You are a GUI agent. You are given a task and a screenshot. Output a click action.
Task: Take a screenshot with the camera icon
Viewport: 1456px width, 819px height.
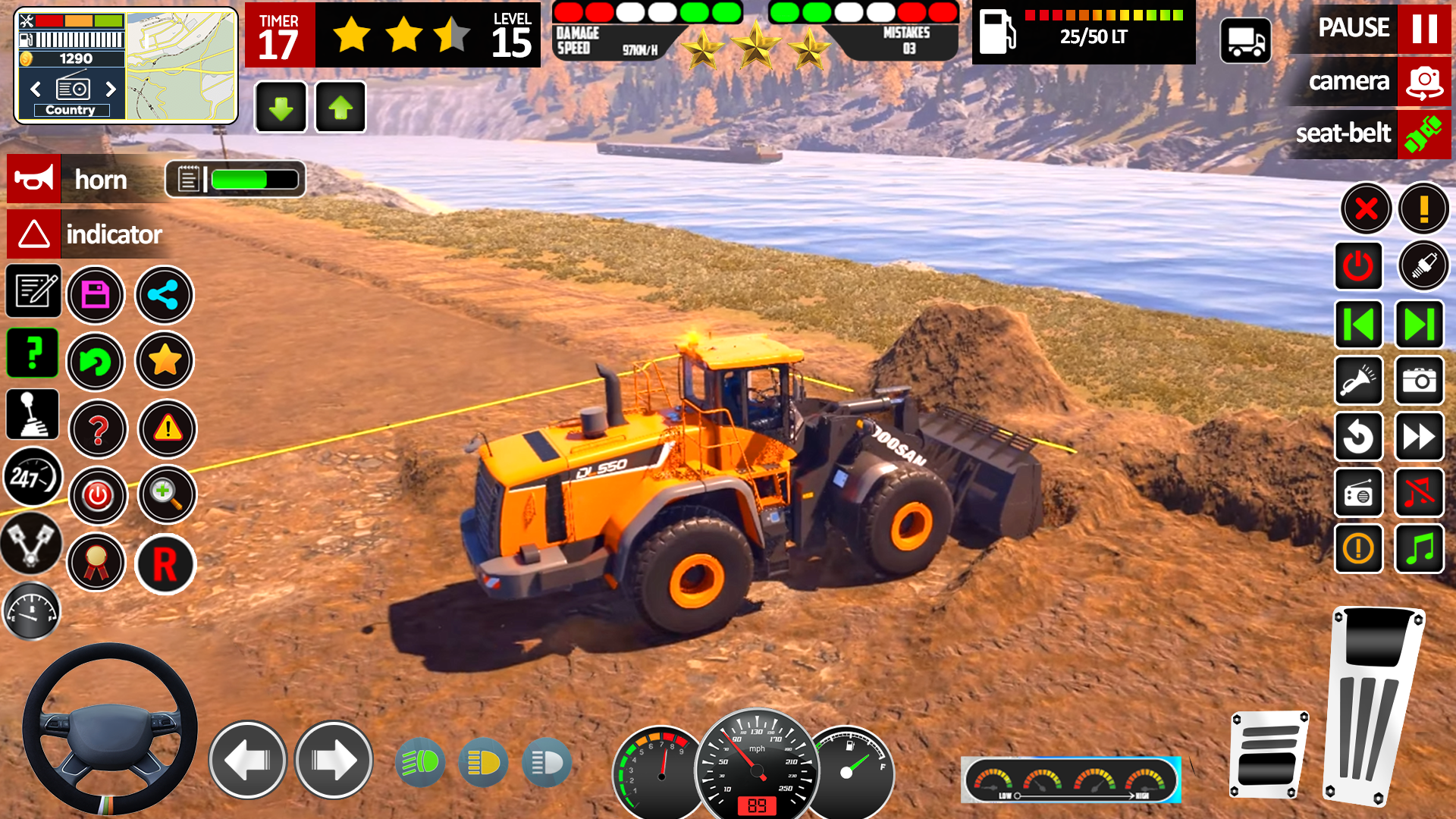(1419, 381)
